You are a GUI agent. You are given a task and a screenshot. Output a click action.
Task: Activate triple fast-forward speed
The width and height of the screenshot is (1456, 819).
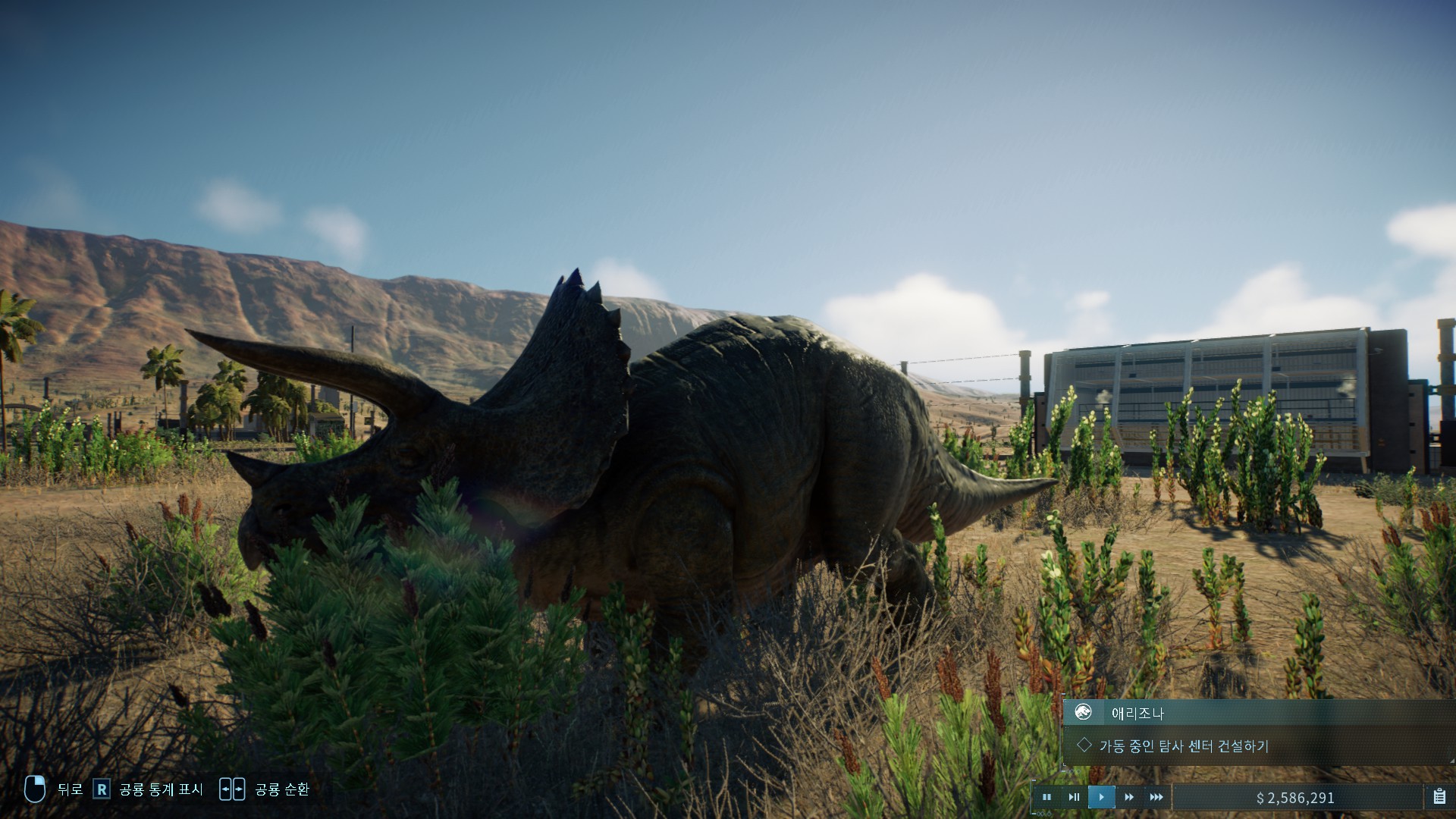1156,797
